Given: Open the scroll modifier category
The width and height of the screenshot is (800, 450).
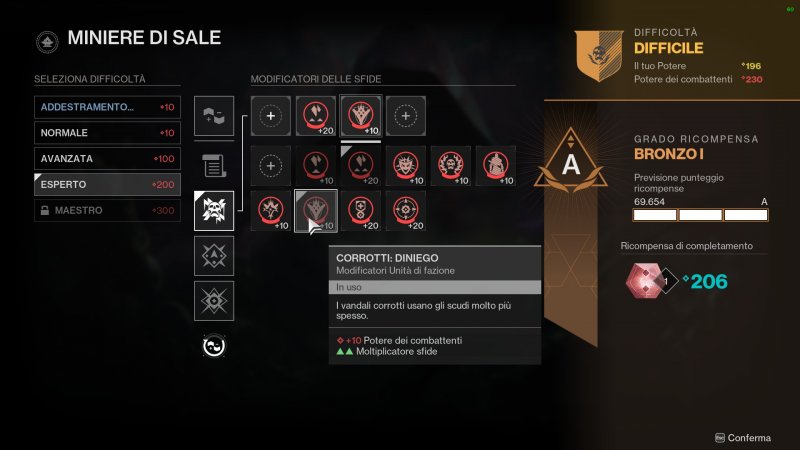Looking at the screenshot, I should 214,164.
